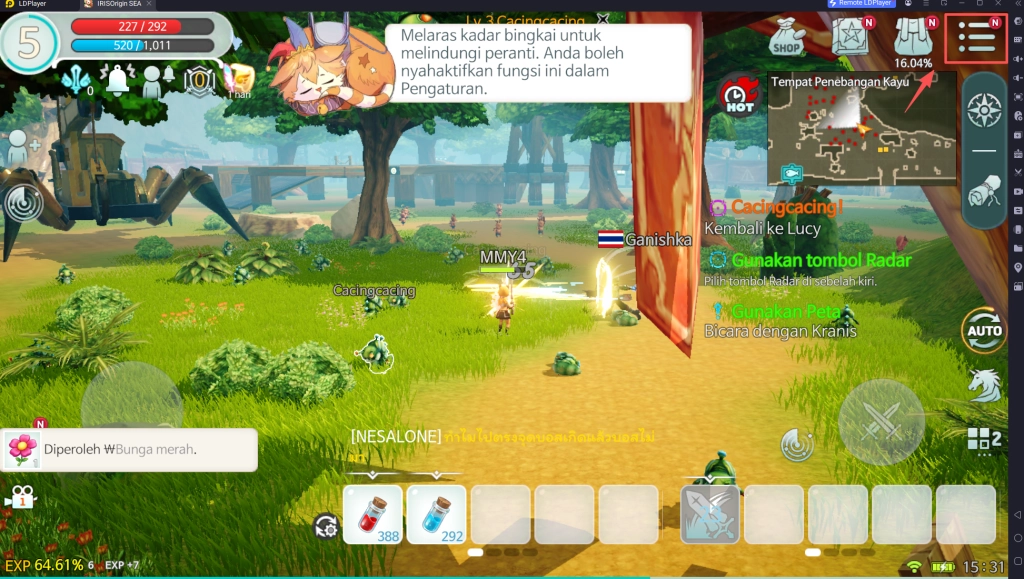1024x579 pixels.
Task: Open the backpack inventory
Action: [912, 36]
